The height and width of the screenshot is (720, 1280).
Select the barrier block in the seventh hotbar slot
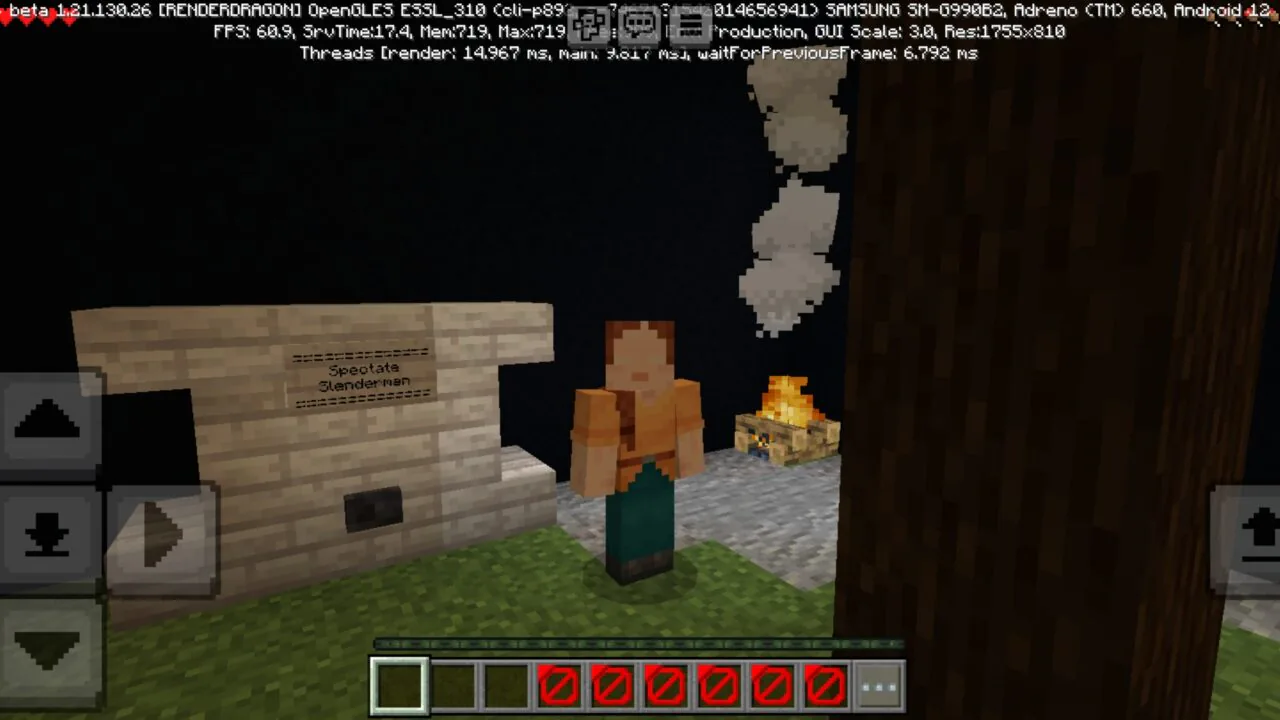coord(719,683)
